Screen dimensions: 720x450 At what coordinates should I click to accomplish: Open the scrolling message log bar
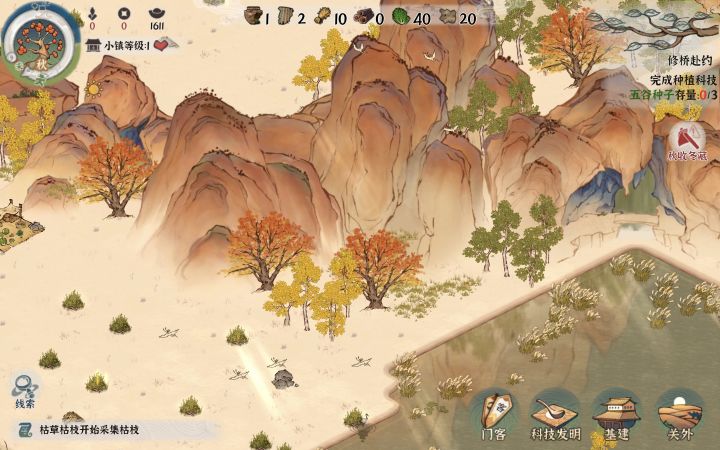click(x=110, y=429)
